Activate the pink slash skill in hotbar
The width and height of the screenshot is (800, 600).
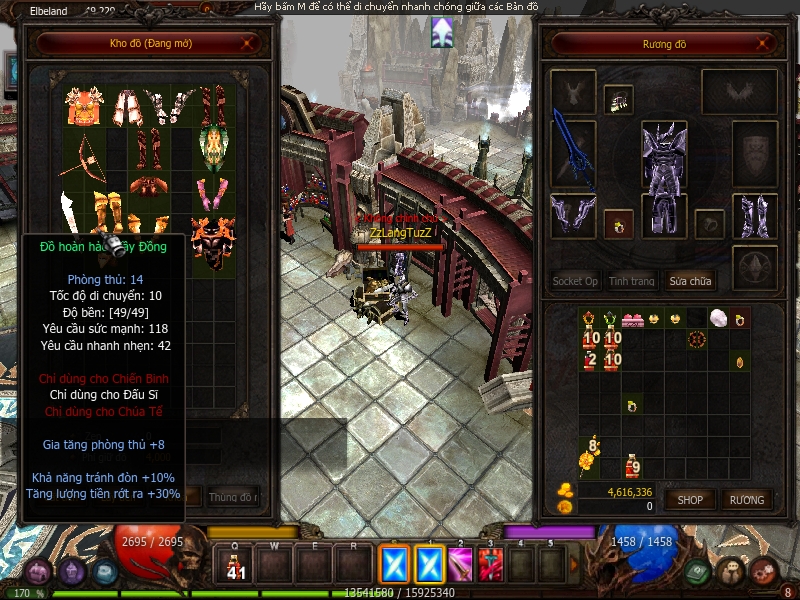coord(460,564)
